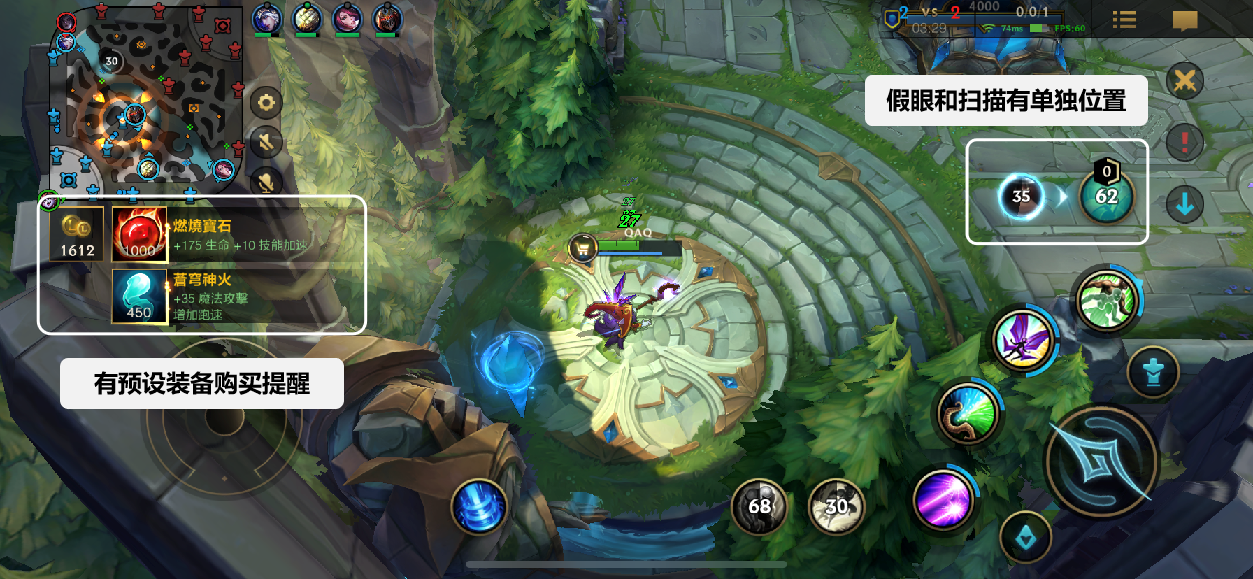
Task: Target towers with the turret button
Action: point(1153,372)
